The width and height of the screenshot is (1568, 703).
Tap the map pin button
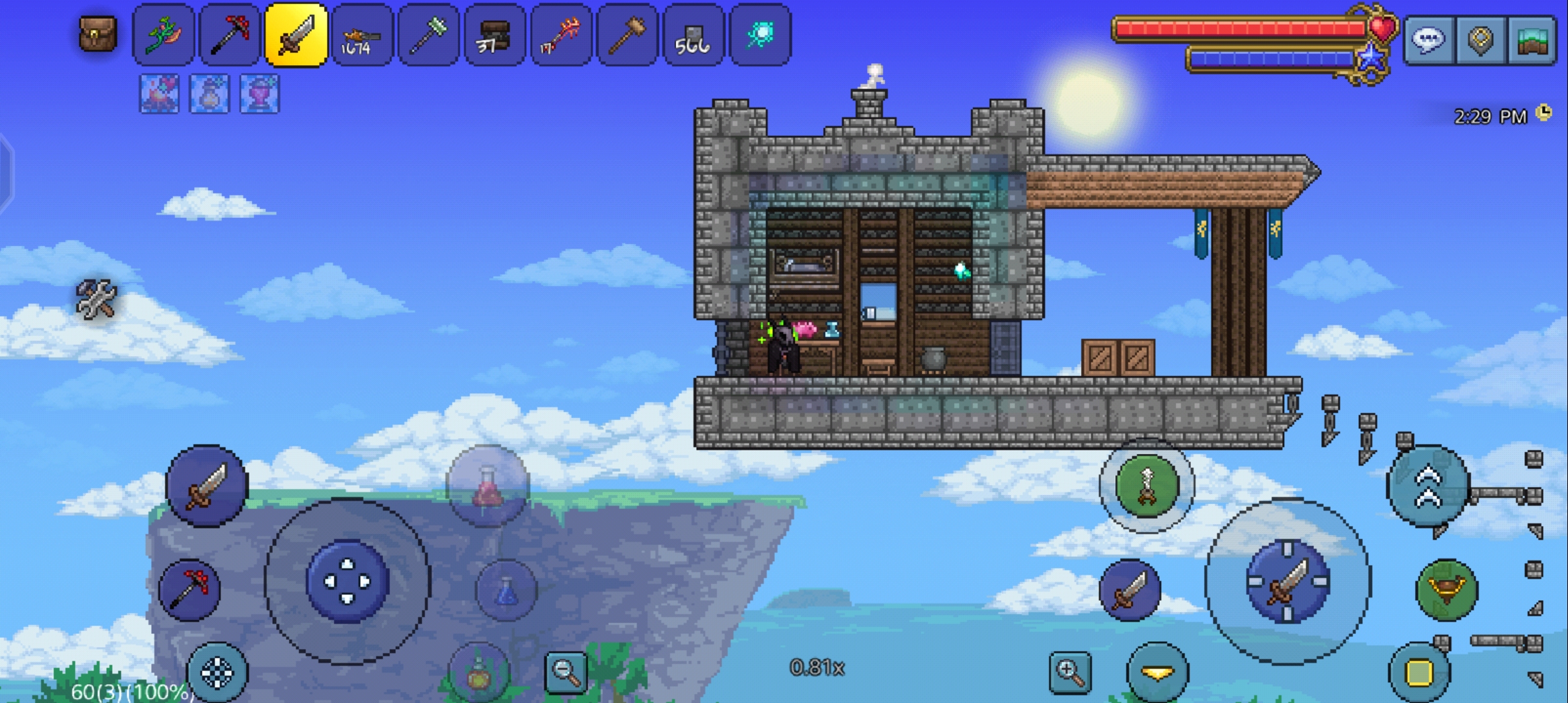(1481, 40)
